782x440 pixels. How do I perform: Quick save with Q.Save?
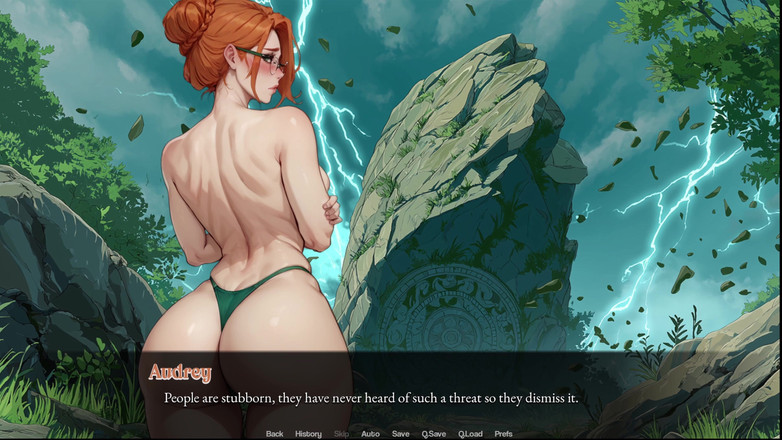click(433, 434)
